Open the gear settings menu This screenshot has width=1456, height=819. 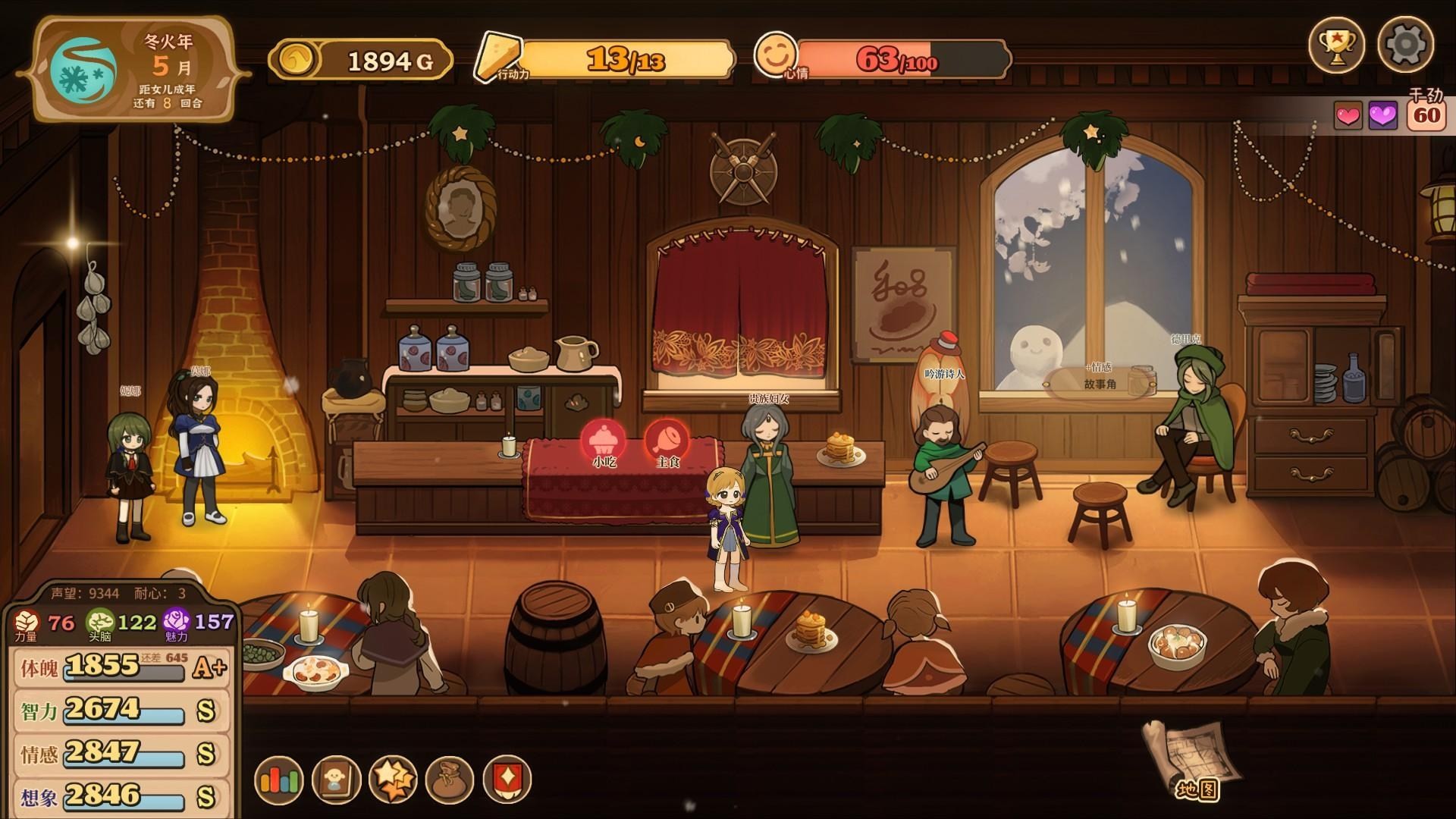pos(1405,45)
